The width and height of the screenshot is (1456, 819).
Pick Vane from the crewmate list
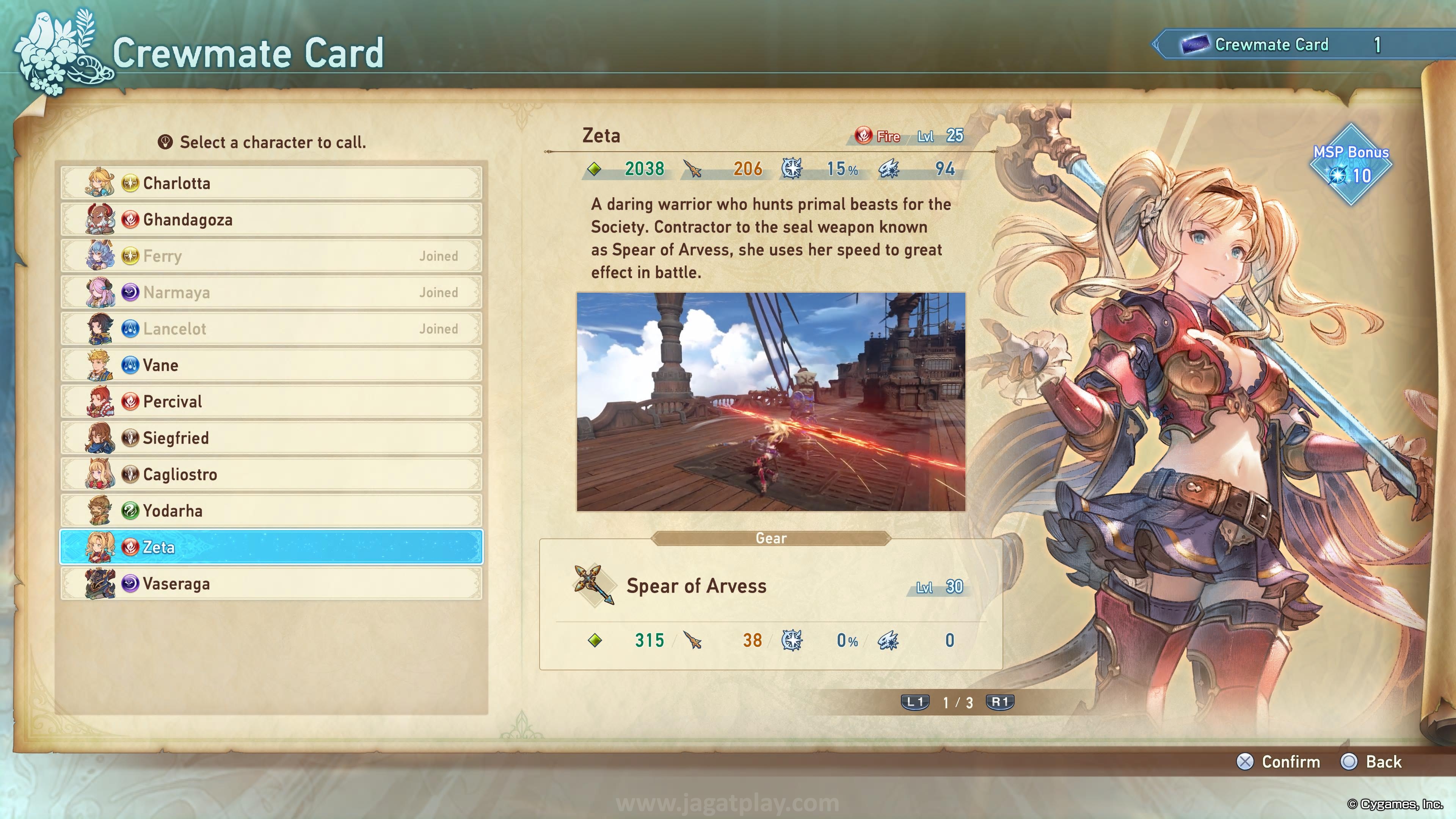(271, 365)
